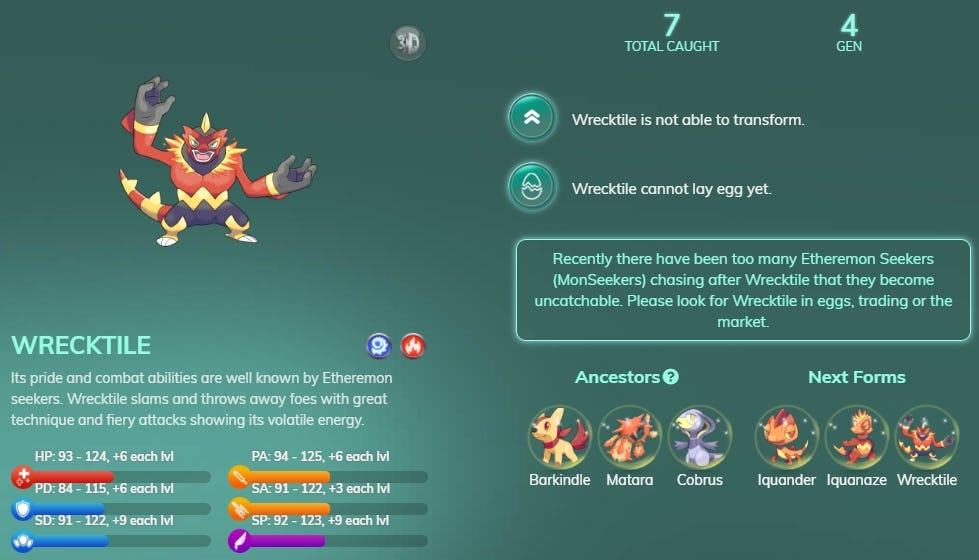
Task: Select the Cobrus ancestor portrait
Action: tap(700, 437)
